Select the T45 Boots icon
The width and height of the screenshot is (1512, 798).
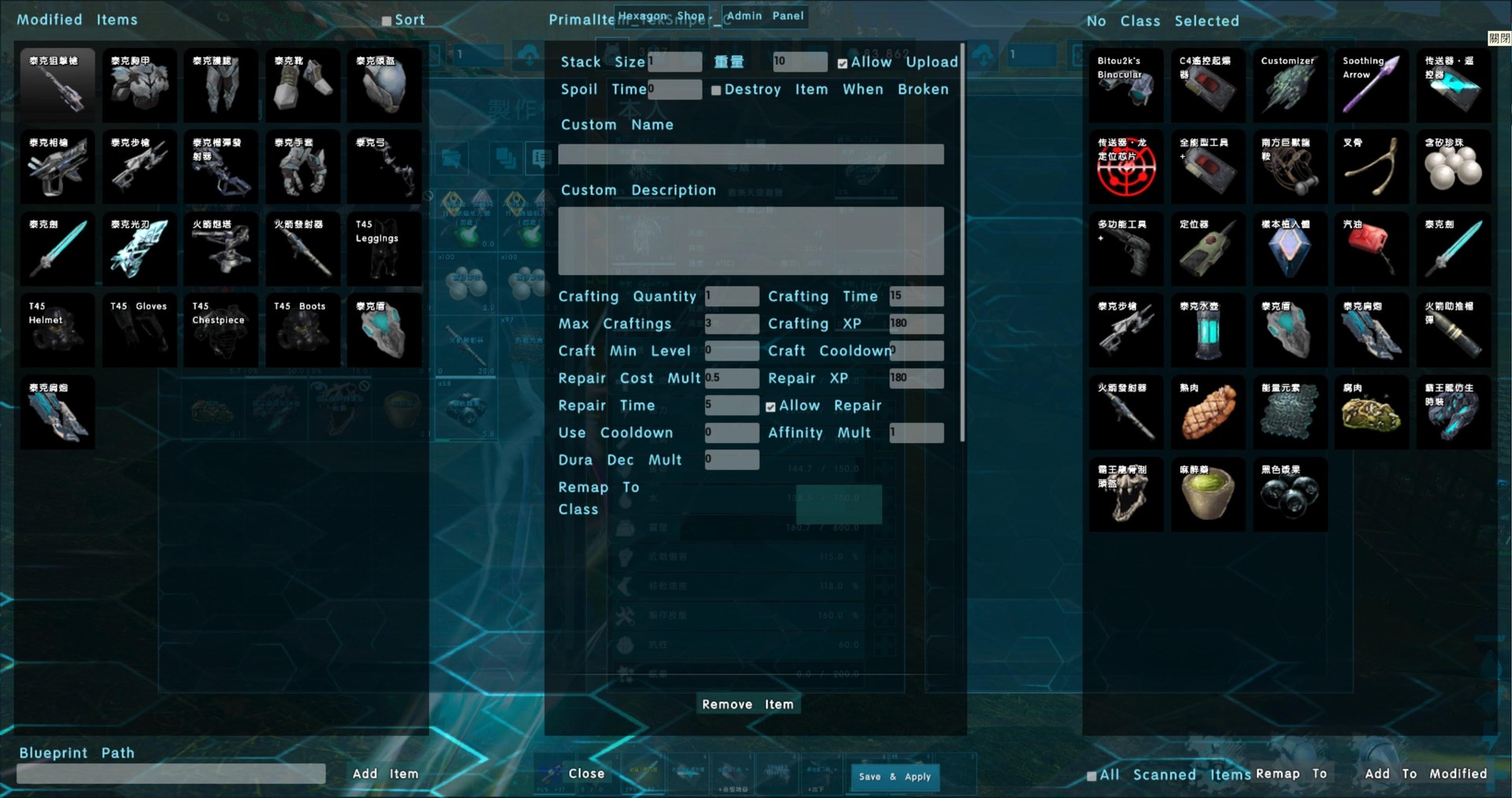(x=302, y=330)
